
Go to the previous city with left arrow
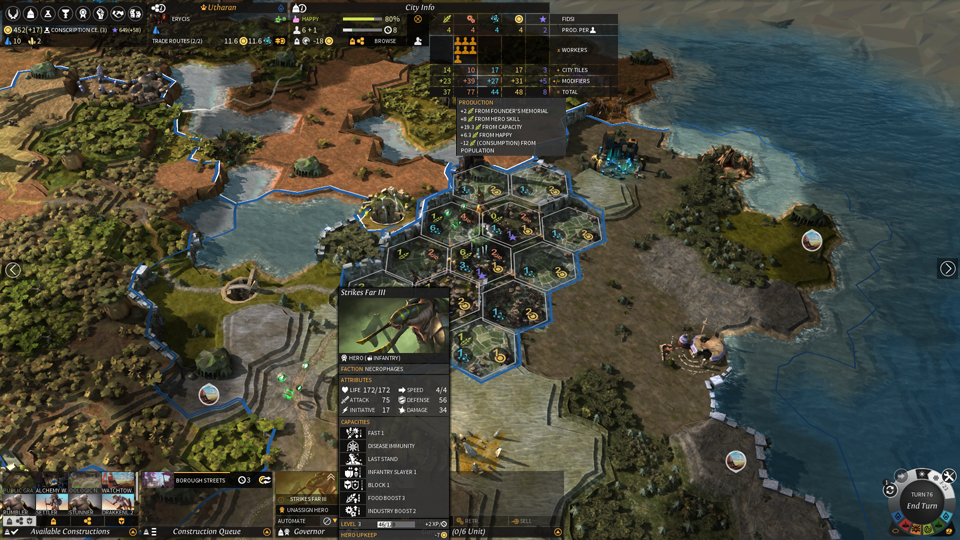[13, 270]
